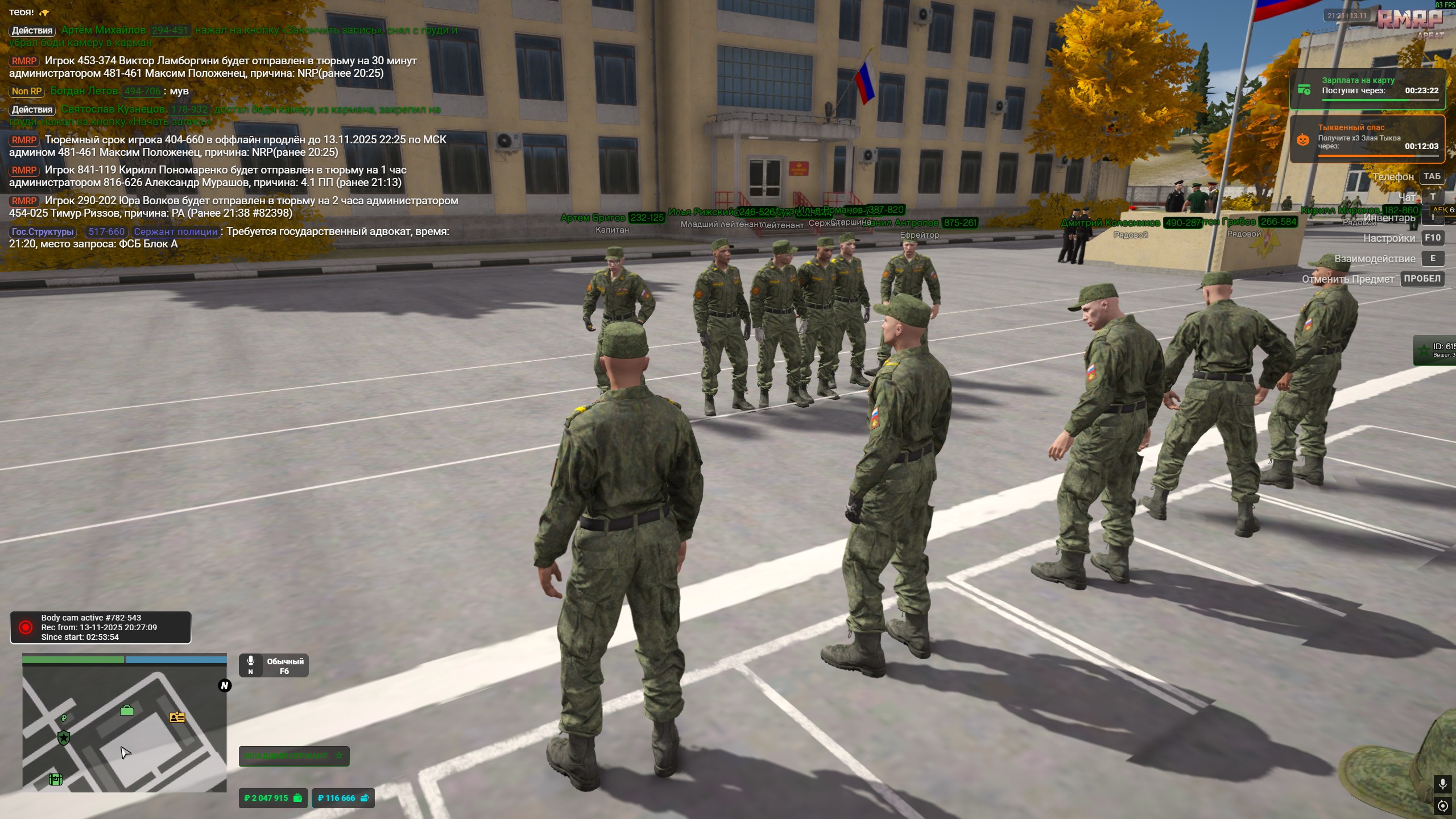Click the Гос.Структуры tag in chat
This screenshot has height=819, width=1456.
(x=43, y=232)
